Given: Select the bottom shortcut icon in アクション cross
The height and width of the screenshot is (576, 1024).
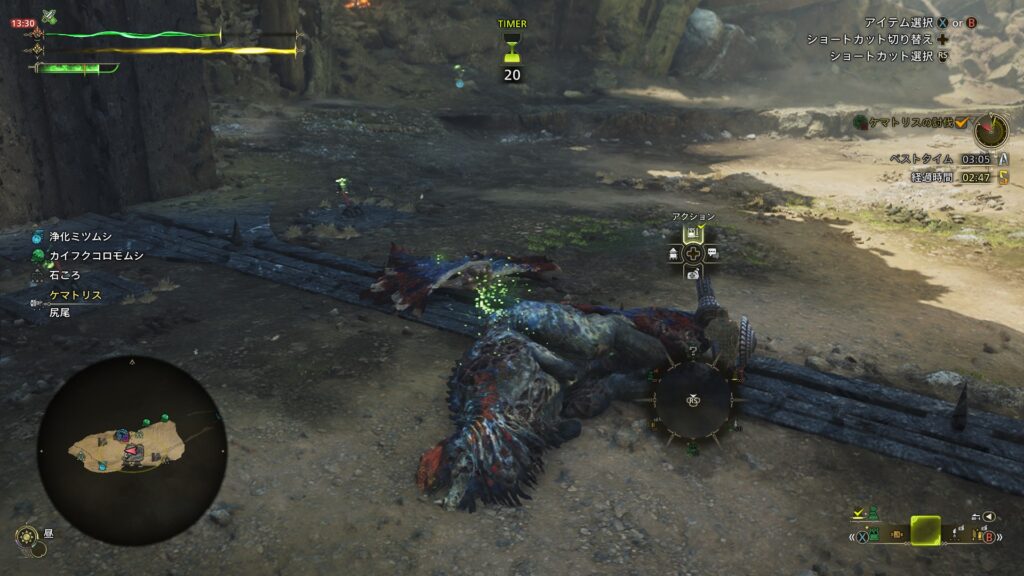Looking at the screenshot, I should [692, 273].
